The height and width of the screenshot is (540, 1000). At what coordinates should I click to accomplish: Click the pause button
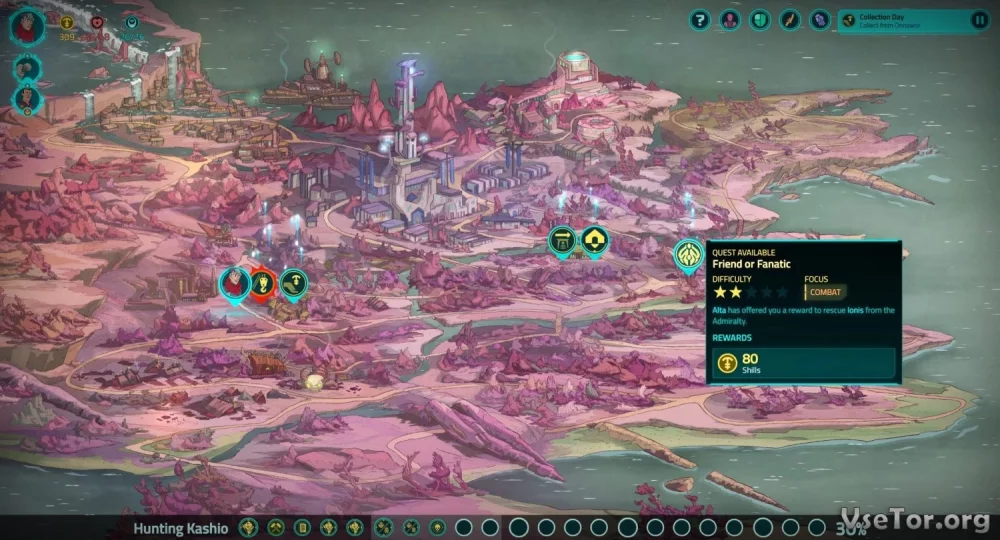[x=979, y=19]
